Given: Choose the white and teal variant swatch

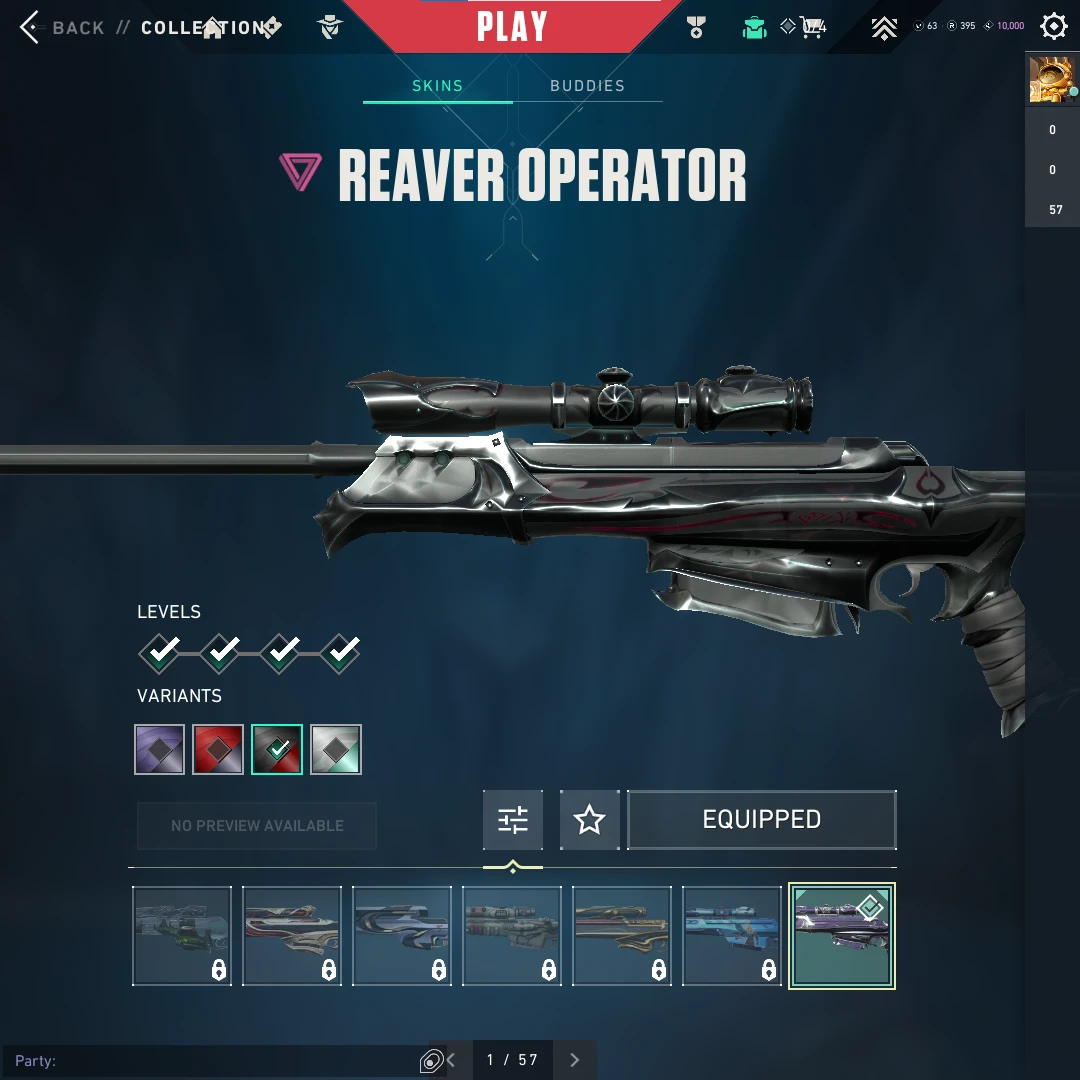Looking at the screenshot, I should pos(336,750).
